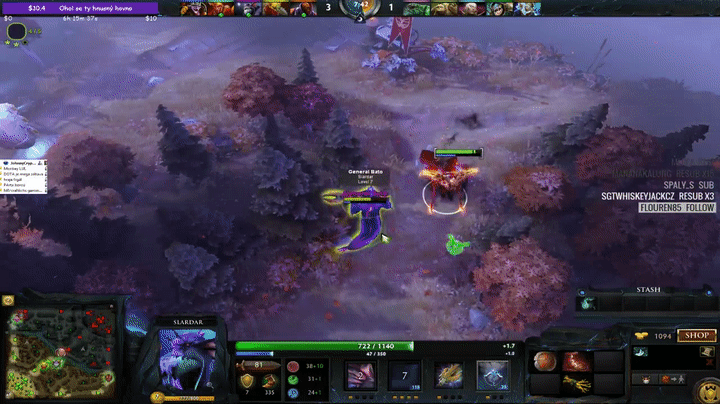
Task: Click the stash item icon under STASH
Action: (590, 303)
